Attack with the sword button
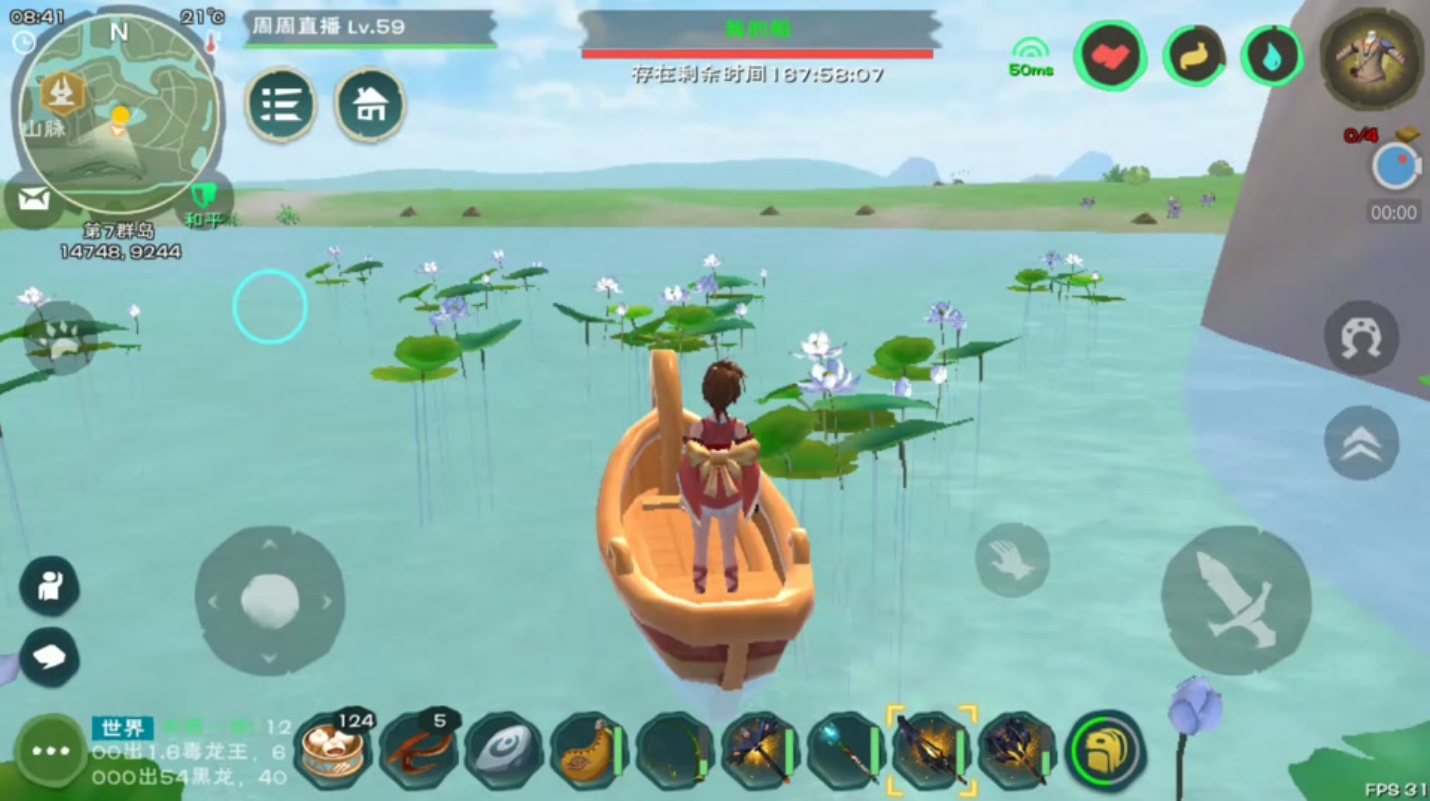 click(x=1236, y=599)
